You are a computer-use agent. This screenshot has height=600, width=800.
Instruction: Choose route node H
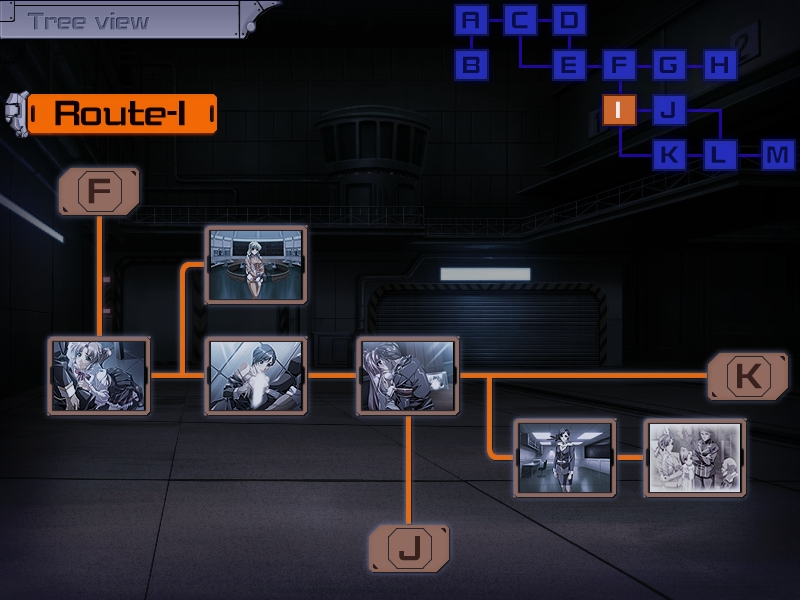tap(718, 66)
